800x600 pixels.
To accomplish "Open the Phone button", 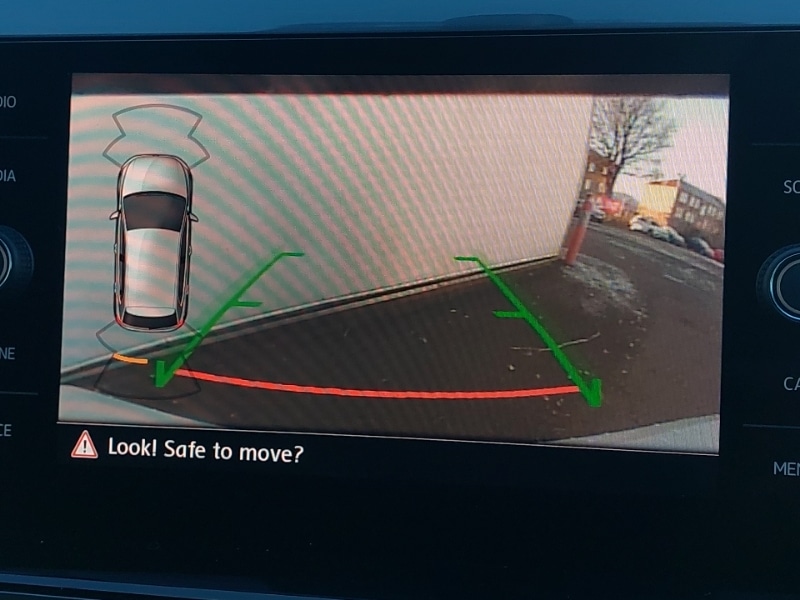I will [10, 353].
